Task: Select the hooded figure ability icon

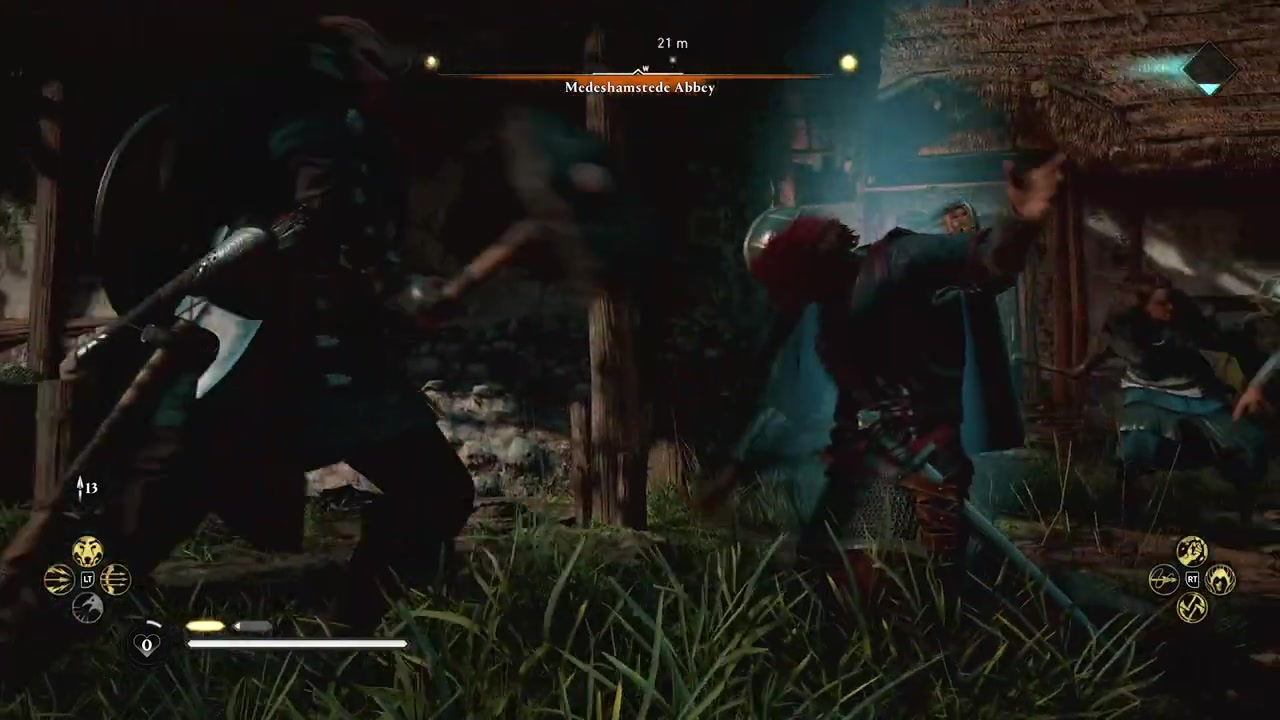Action: coord(1220,579)
